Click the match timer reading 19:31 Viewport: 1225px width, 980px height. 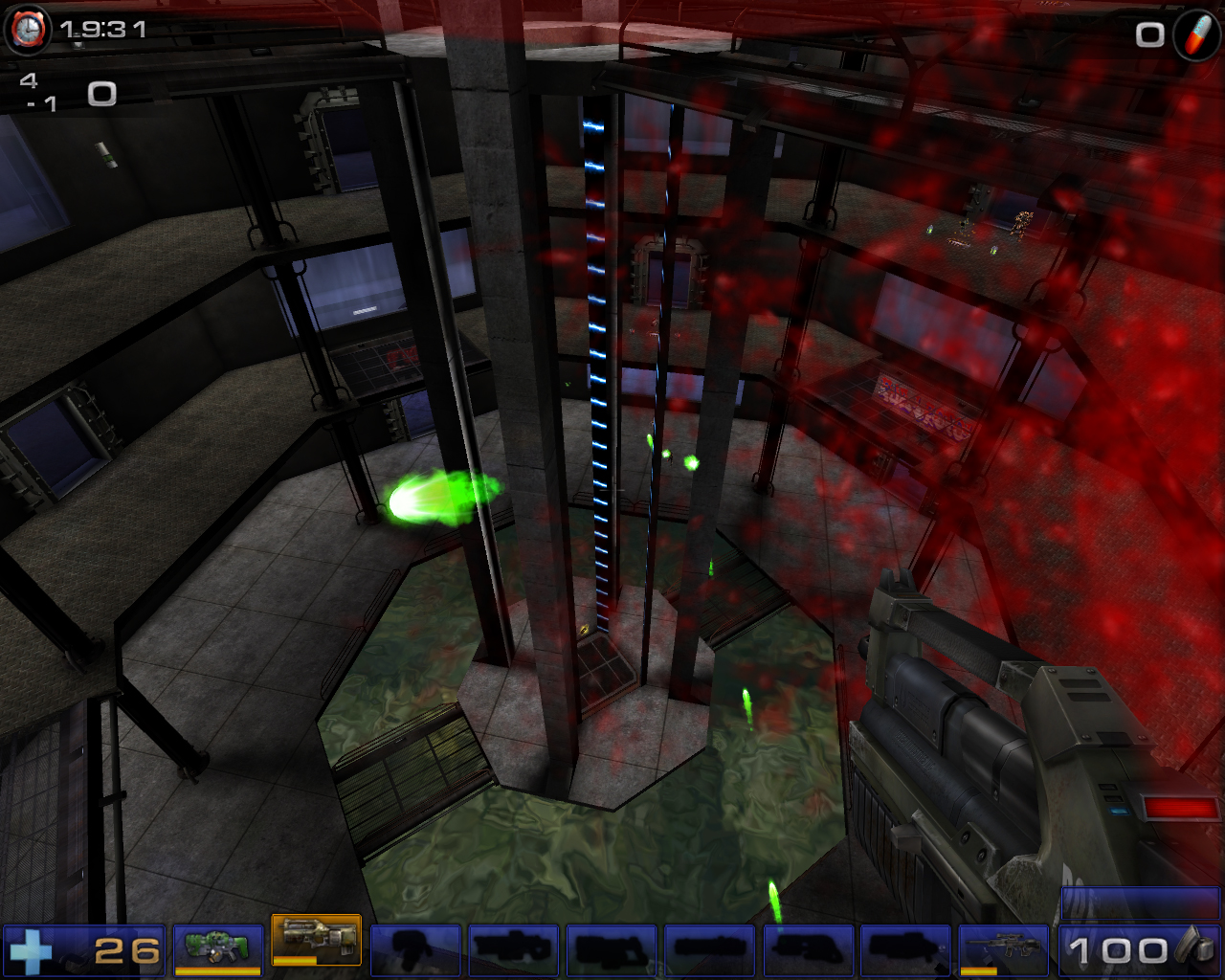(103, 30)
